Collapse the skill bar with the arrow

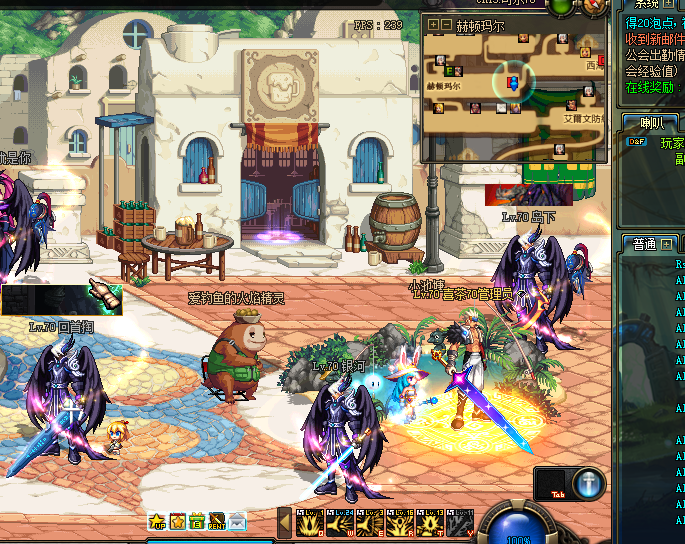(x=284, y=522)
